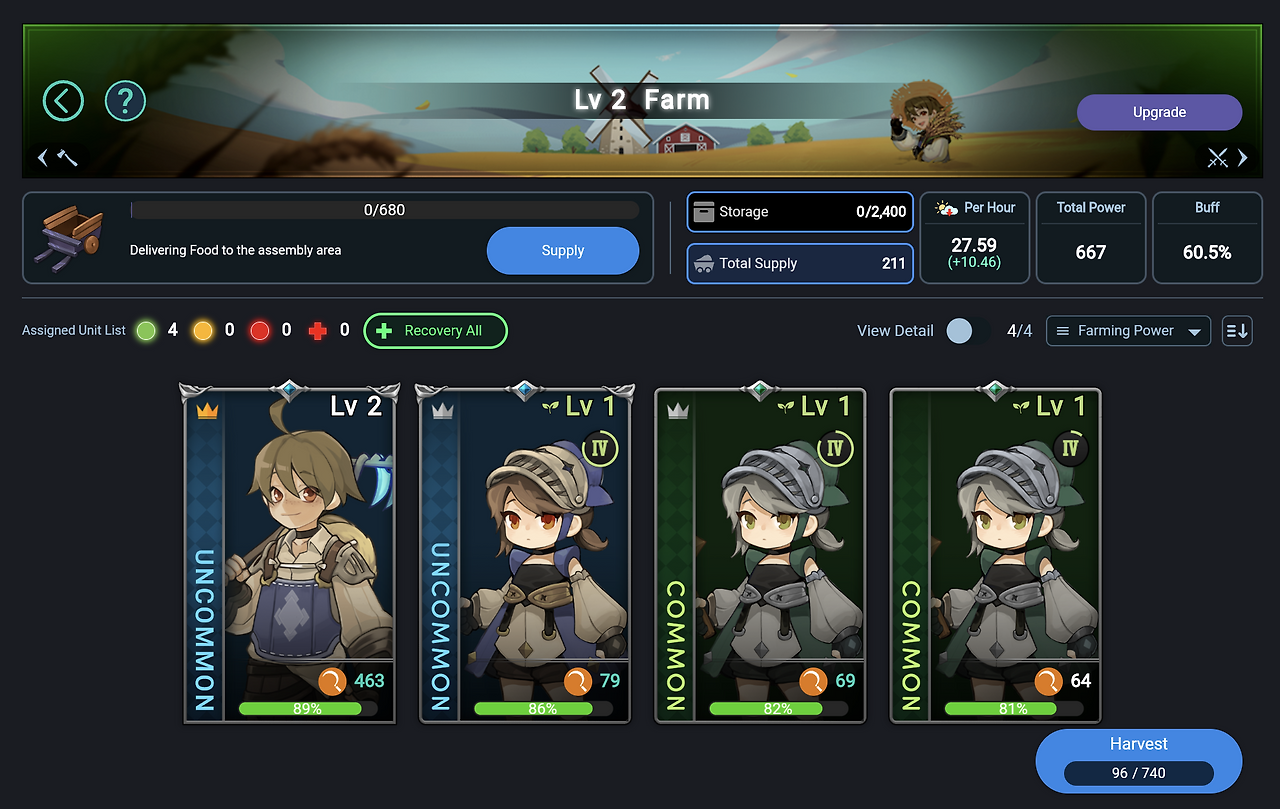This screenshot has height=809, width=1280.
Task: Select the Storage panel
Action: coord(799,212)
